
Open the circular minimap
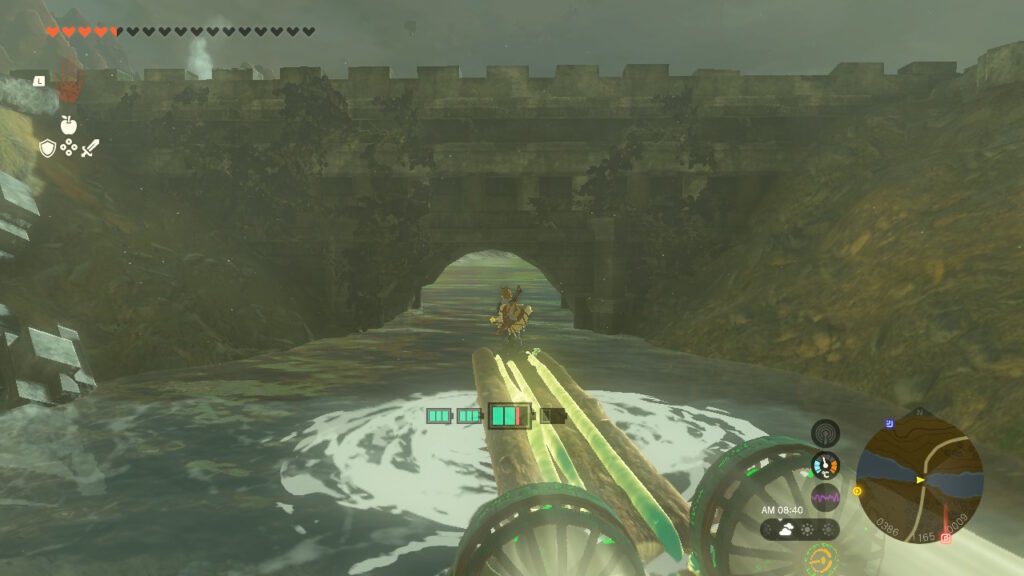pos(919,479)
